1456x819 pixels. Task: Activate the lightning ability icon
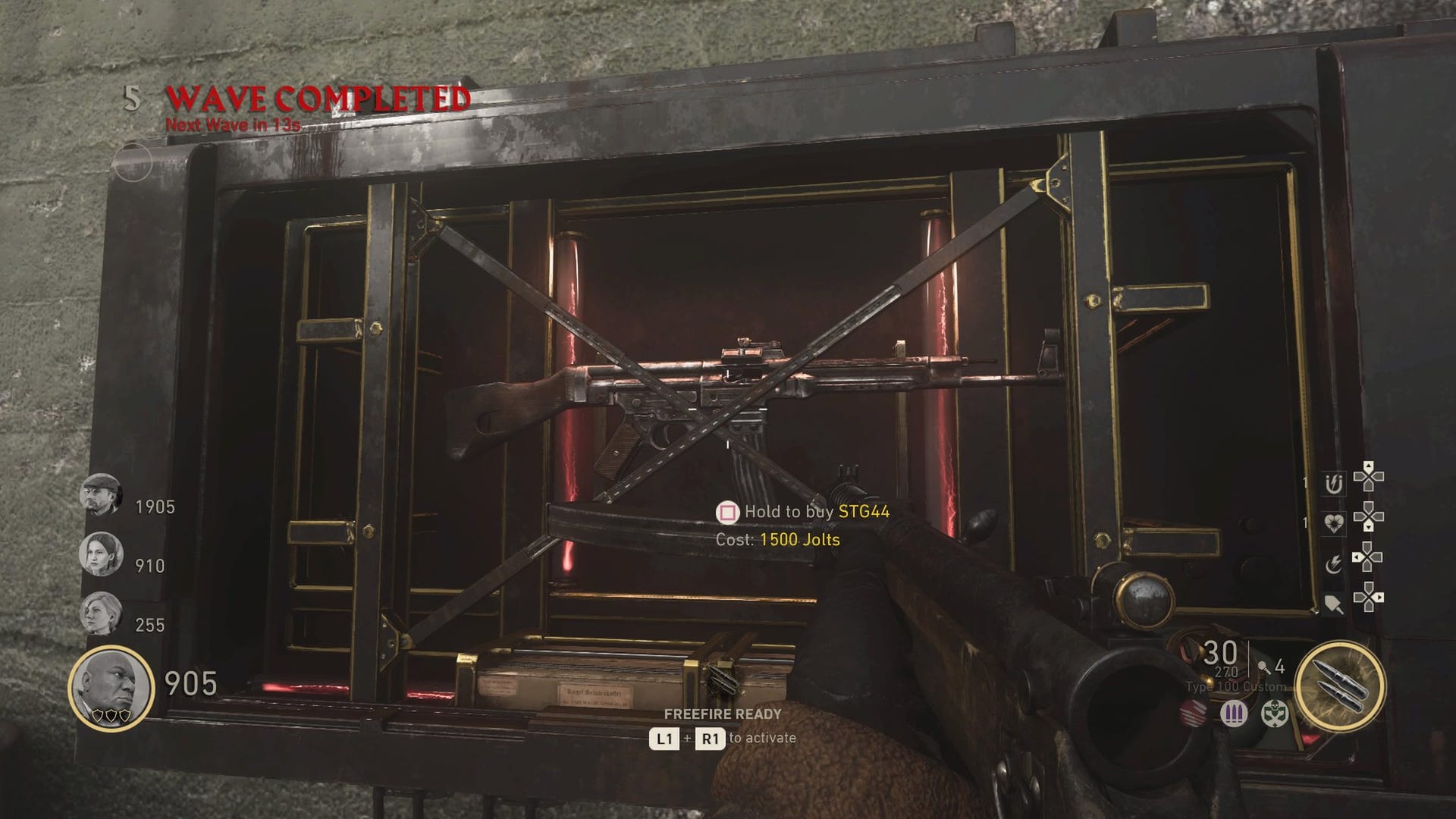(1335, 563)
